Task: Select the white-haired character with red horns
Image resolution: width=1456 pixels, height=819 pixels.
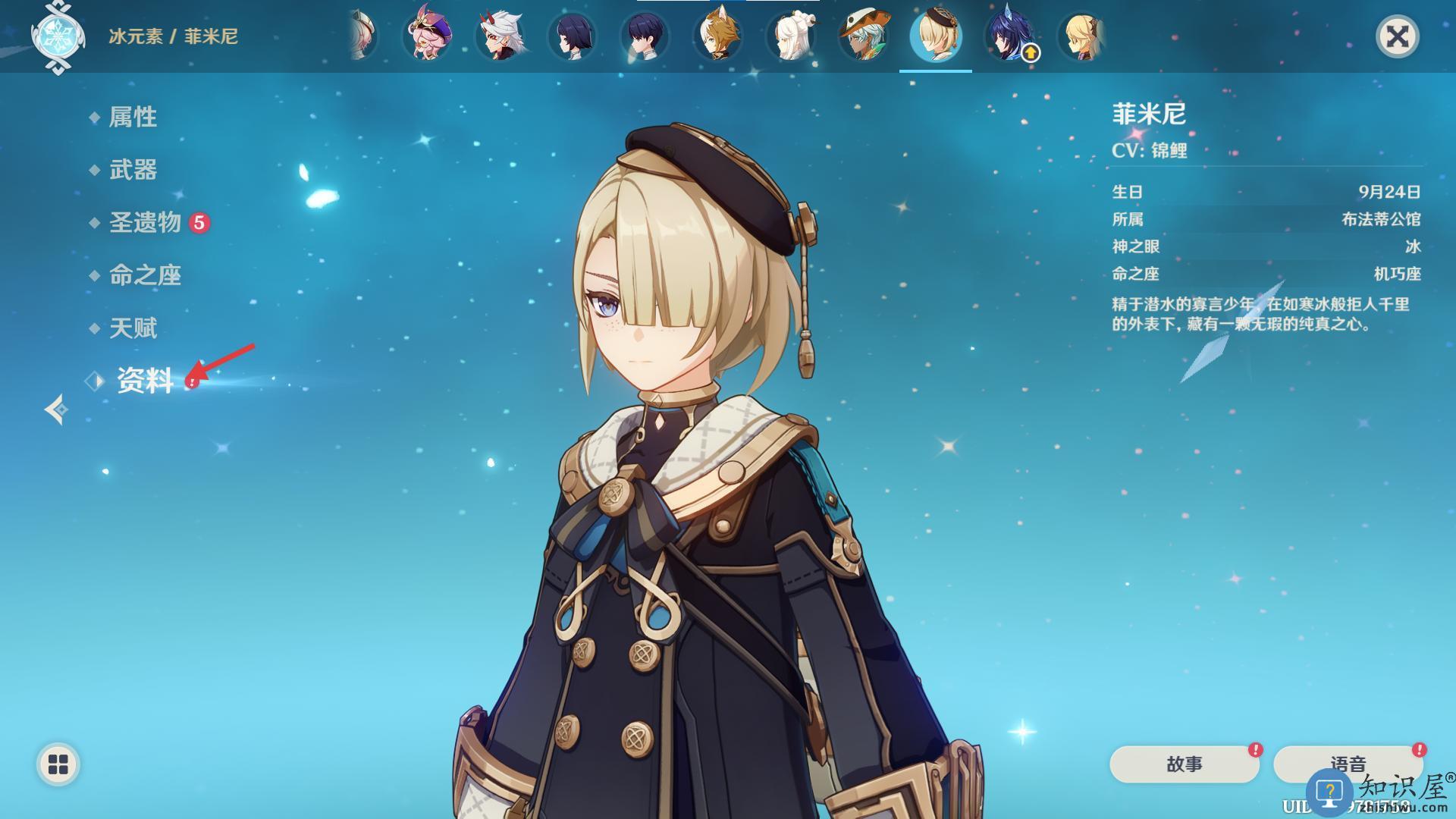Action: click(500, 36)
